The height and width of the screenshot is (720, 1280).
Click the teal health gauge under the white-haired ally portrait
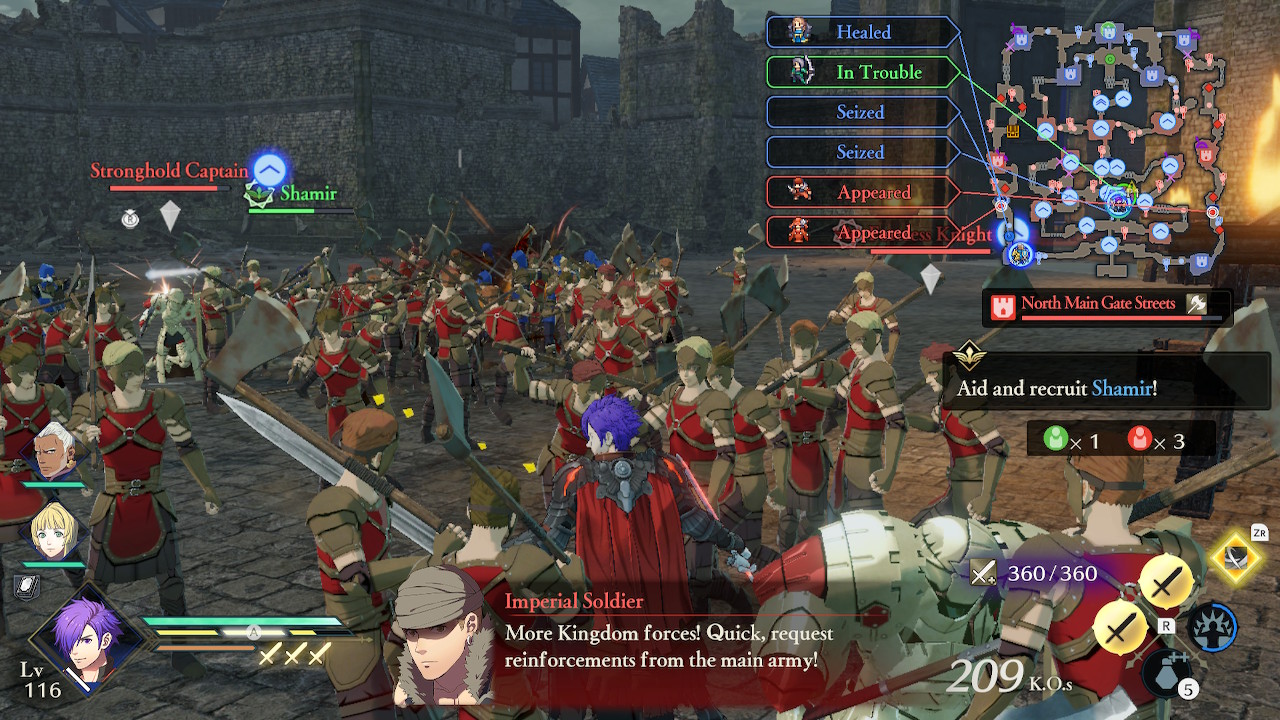[x=51, y=483]
